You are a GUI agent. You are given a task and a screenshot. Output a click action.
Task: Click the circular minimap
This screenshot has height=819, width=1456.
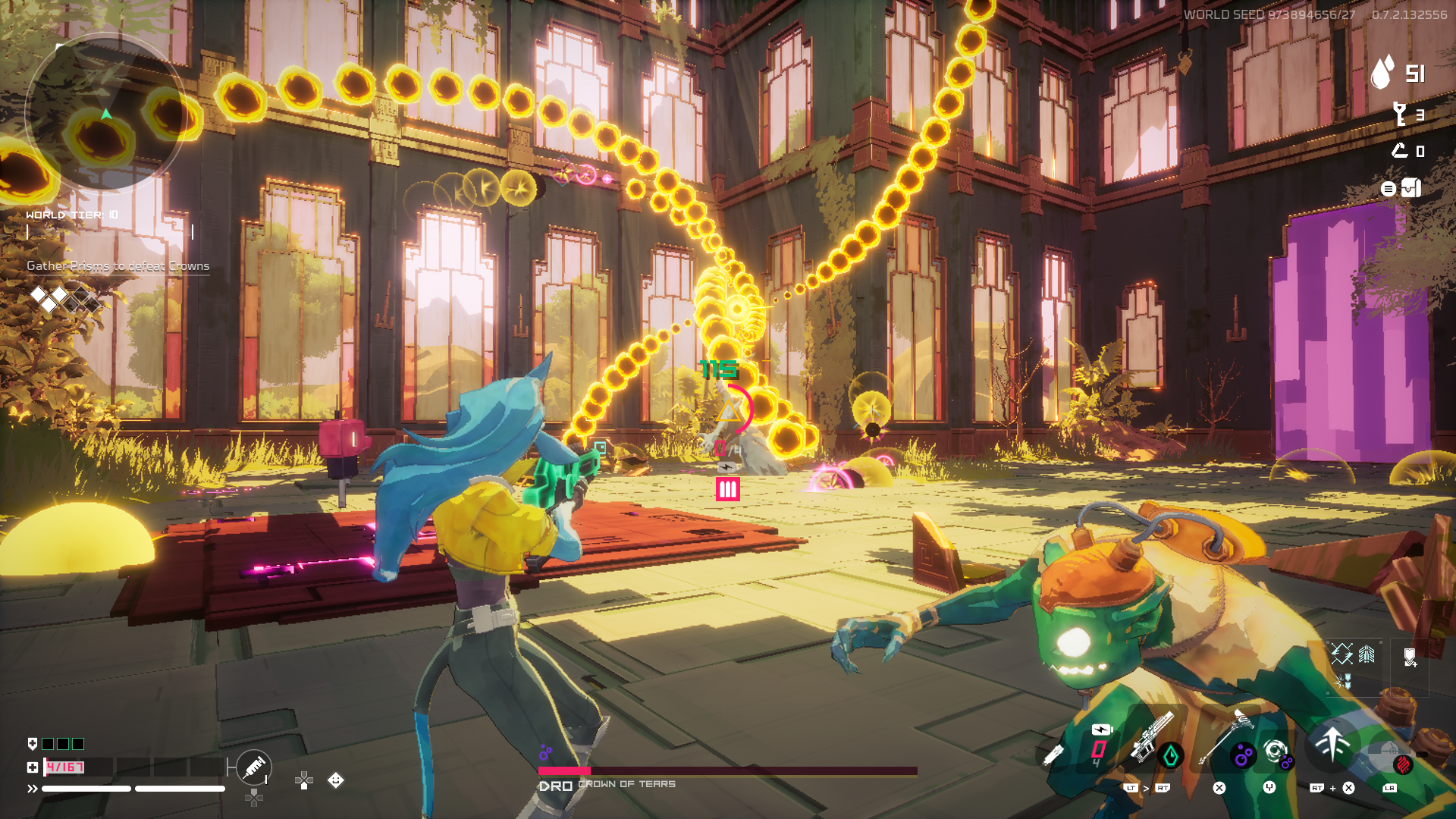(106, 114)
